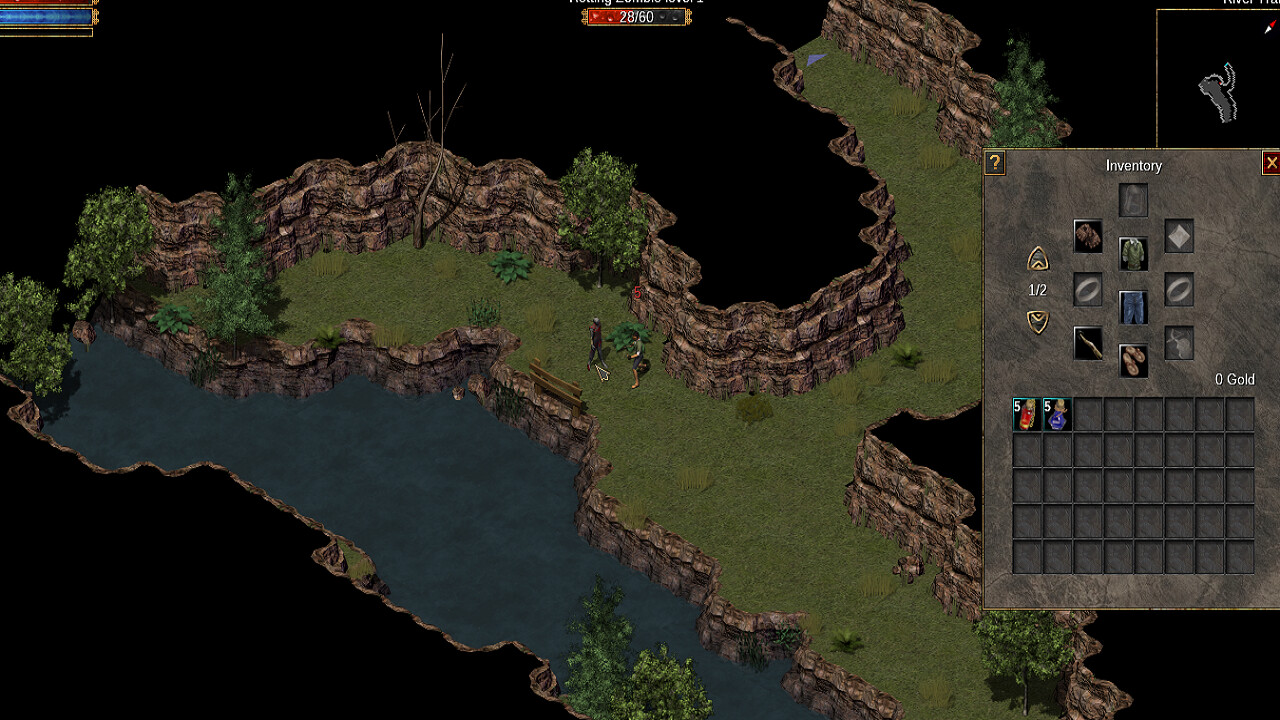Click the up arrow above the 1/2 indicator
This screenshot has width=1280, height=720.
[x=1038, y=261]
